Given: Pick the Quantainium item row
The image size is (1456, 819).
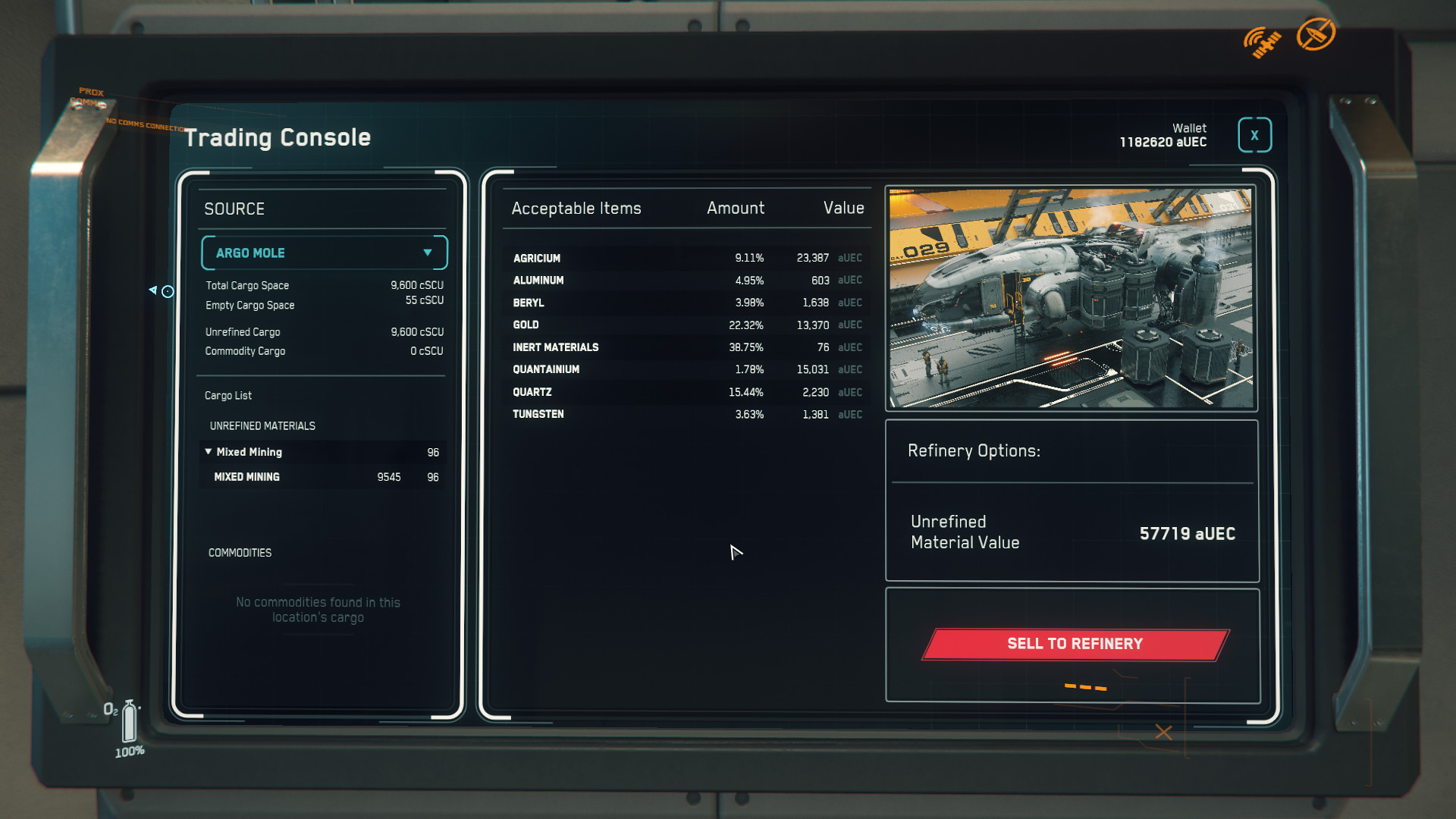Looking at the screenshot, I should (686, 369).
